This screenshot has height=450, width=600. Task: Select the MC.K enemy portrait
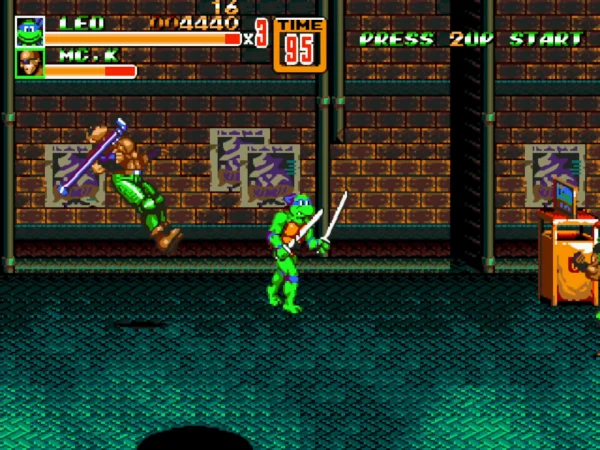(29, 63)
